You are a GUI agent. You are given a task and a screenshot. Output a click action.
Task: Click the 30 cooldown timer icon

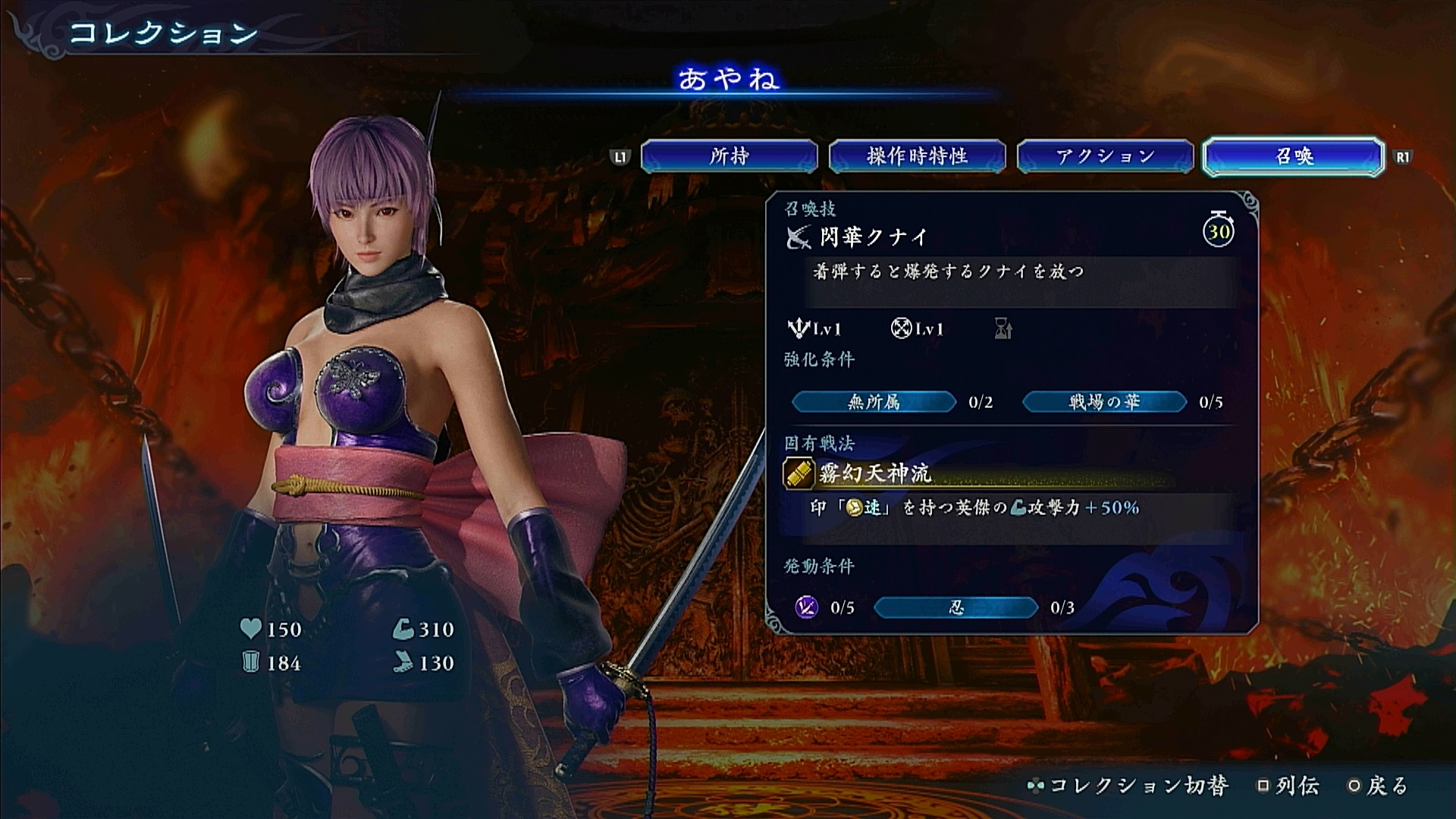[x=1219, y=230]
